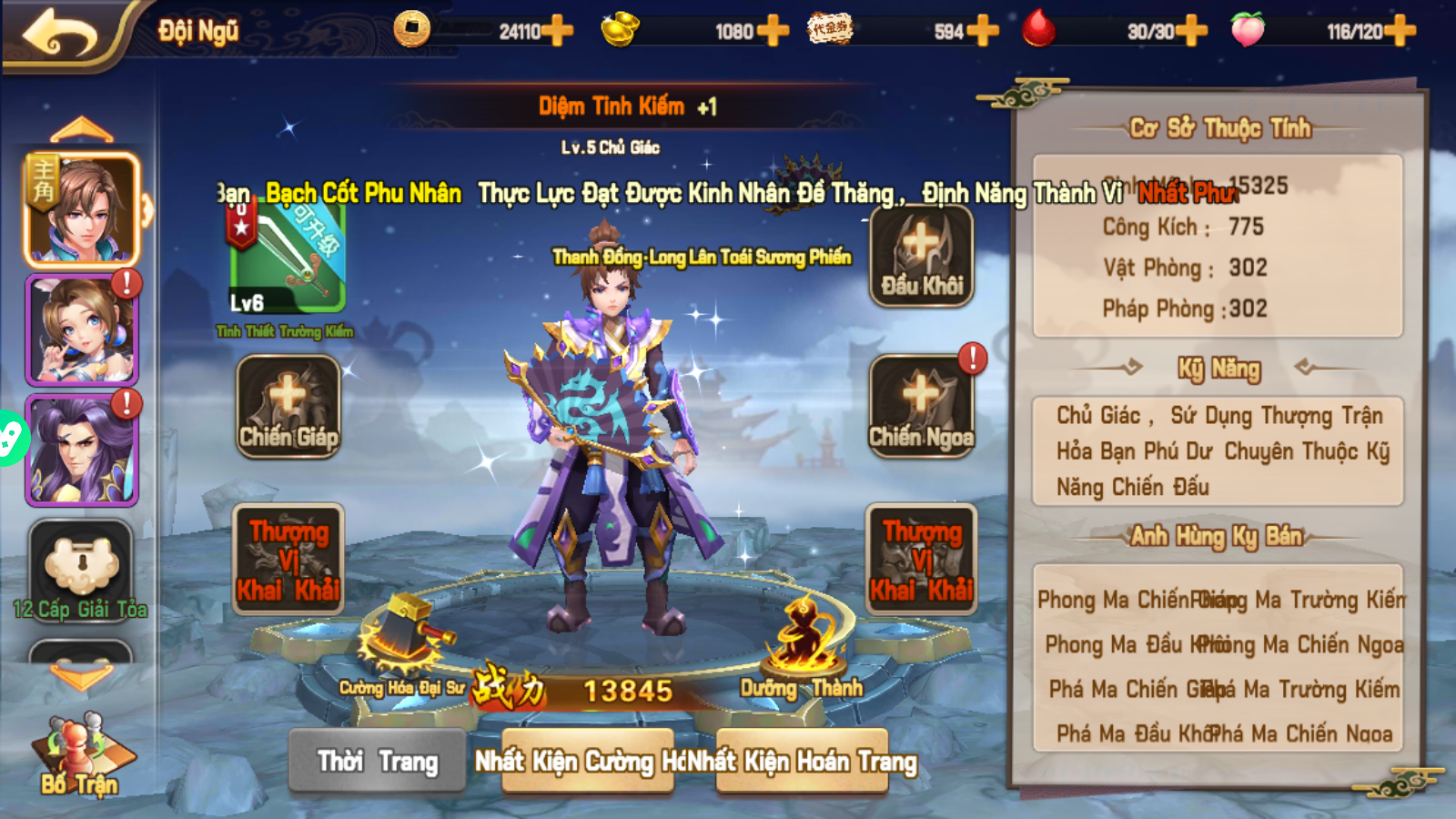Viewport: 1456px width, 819px height.
Task: Open the empty Chiến Ngoa boots slot
Action: [x=921, y=406]
